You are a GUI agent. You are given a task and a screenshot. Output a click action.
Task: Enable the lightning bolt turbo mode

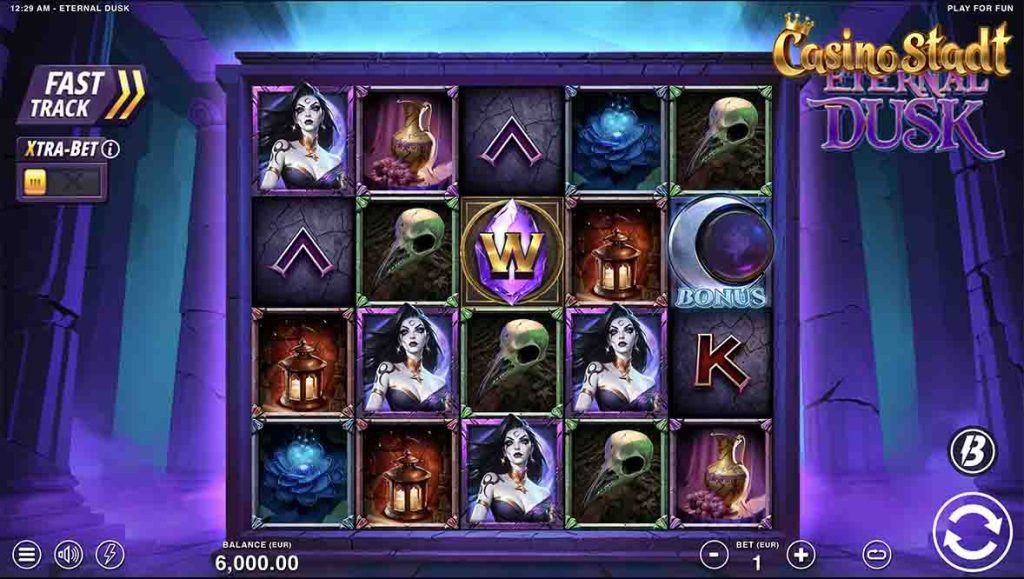click(110, 554)
